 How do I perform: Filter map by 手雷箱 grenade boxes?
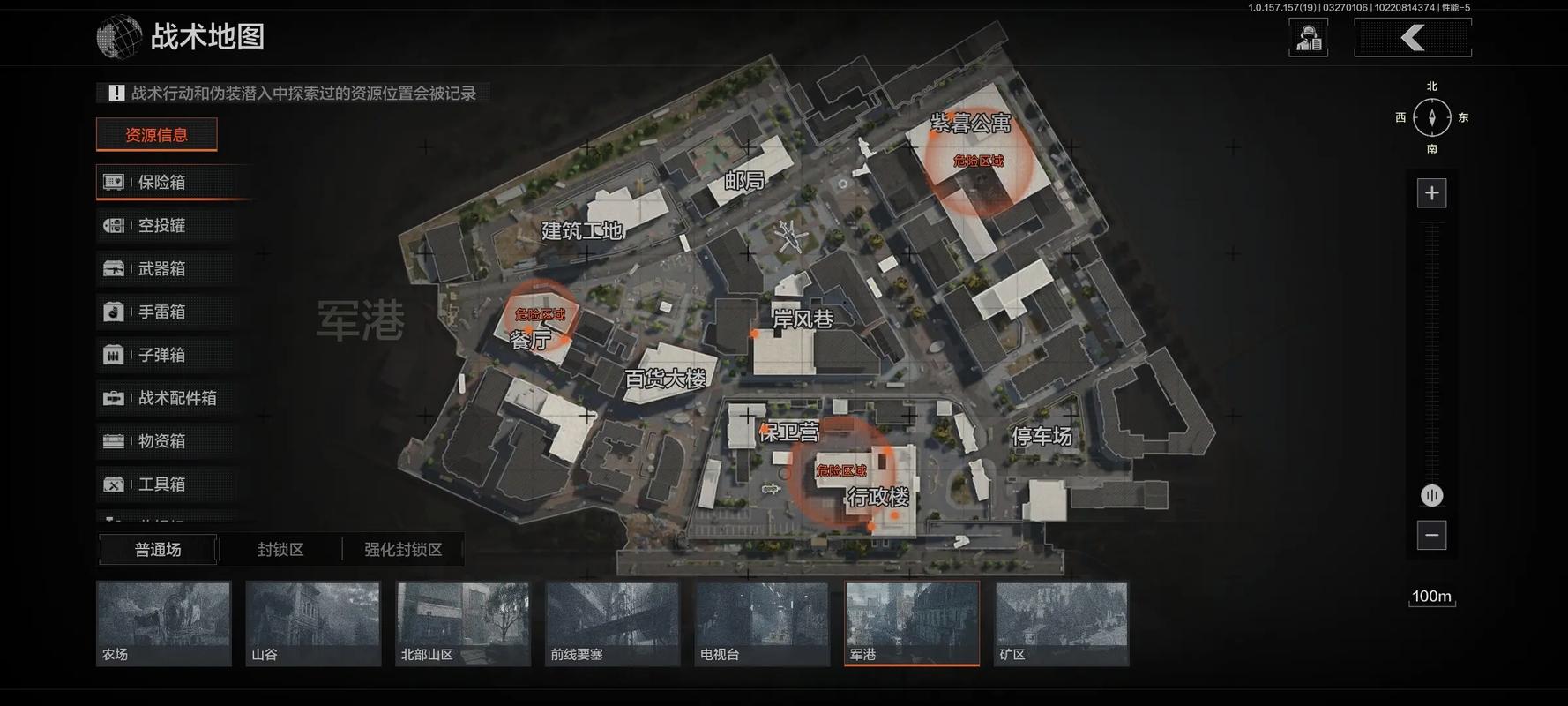click(161, 312)
